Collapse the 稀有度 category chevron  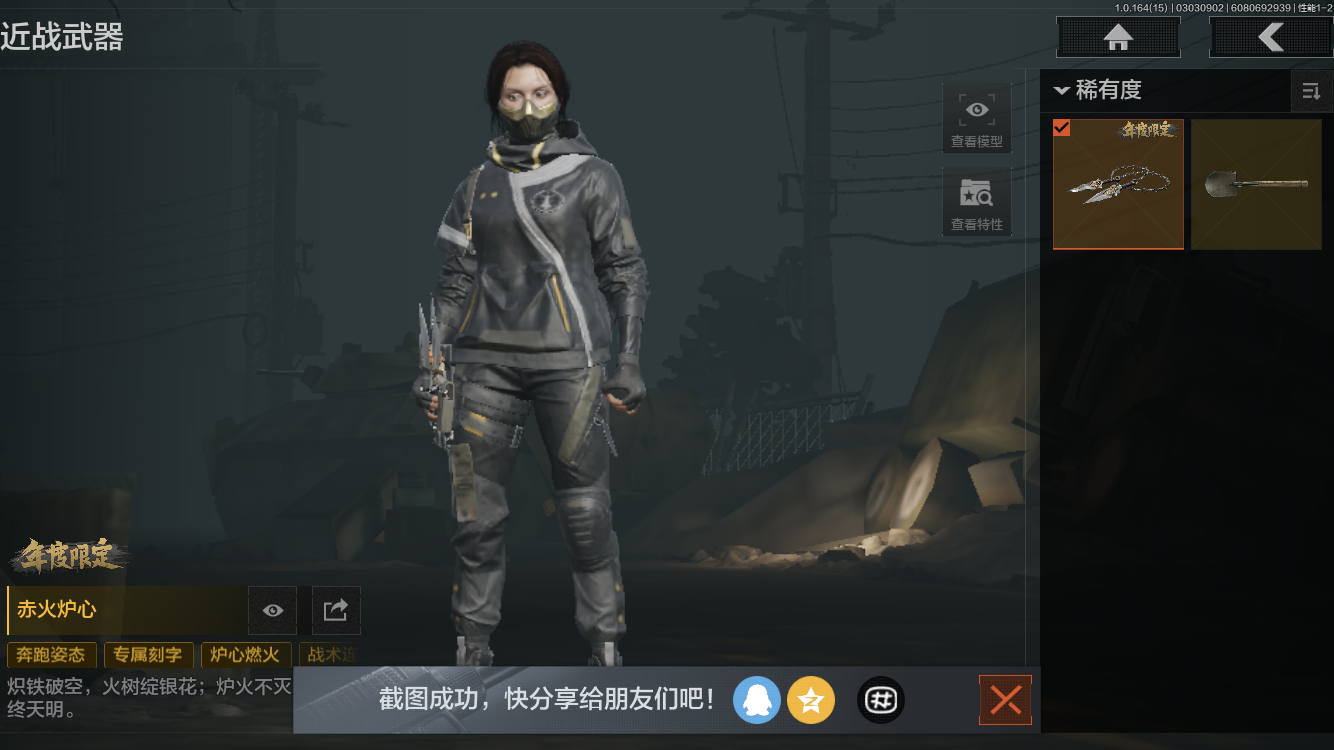point(1062,90)
